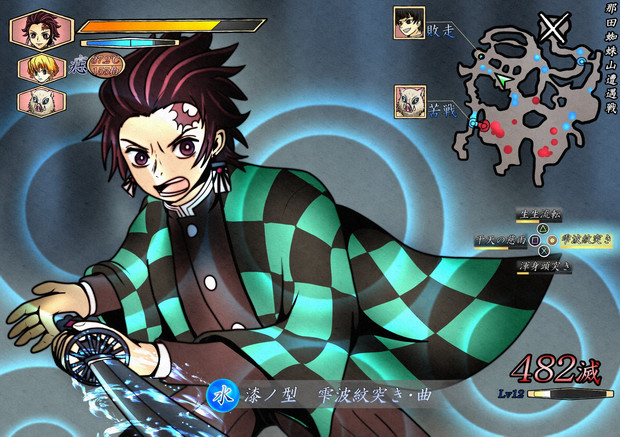Click the boar-mask ally portrait labeled 苦戦
The width and height of the screenshot is (620, 437).
pyautogui.click(x=409, y=100)
